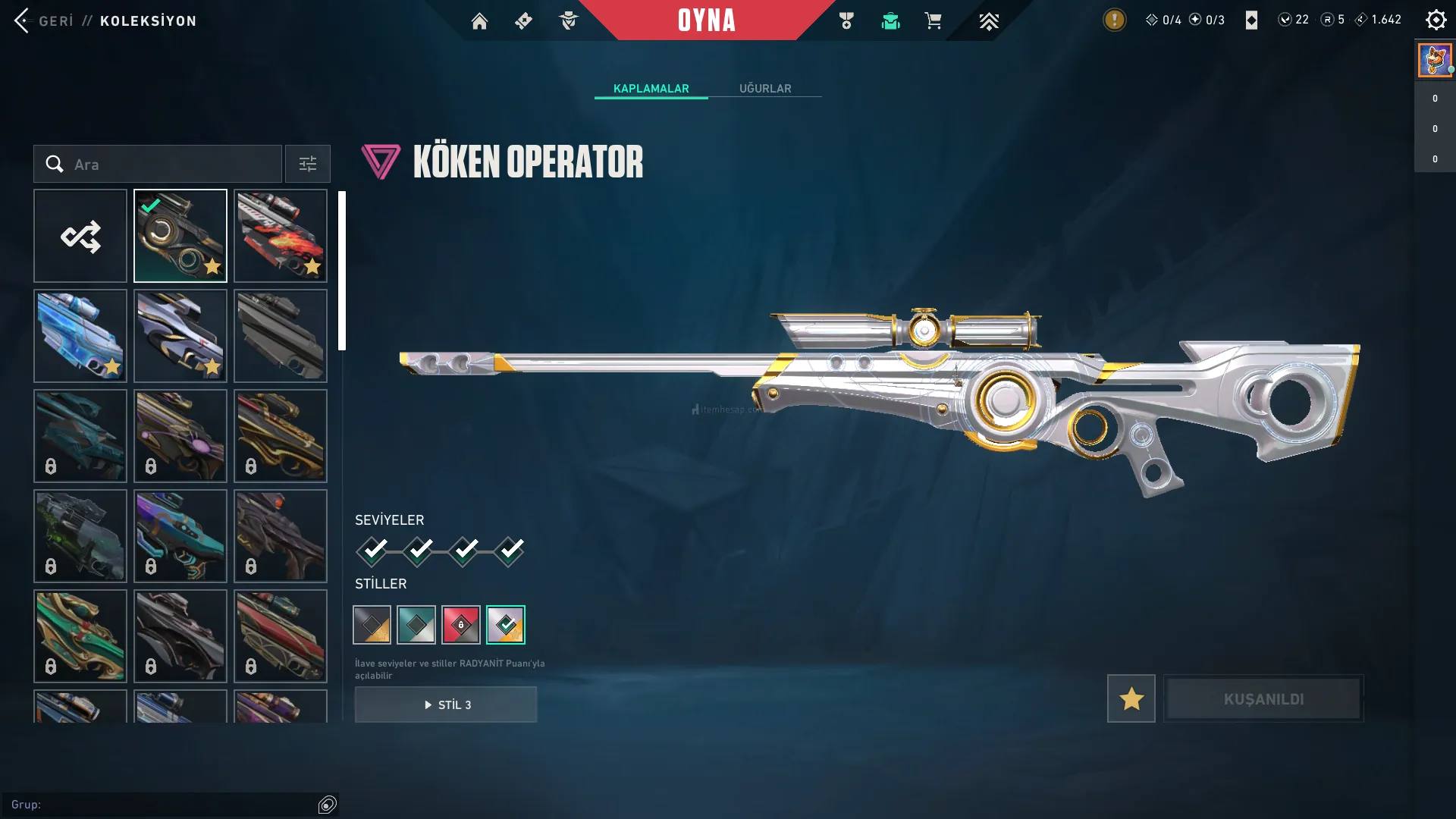Image resolution: width=1456 pixels, height=819 pixels.
Task: Go back with the GERİ arrow
Action: click(23, 20)
